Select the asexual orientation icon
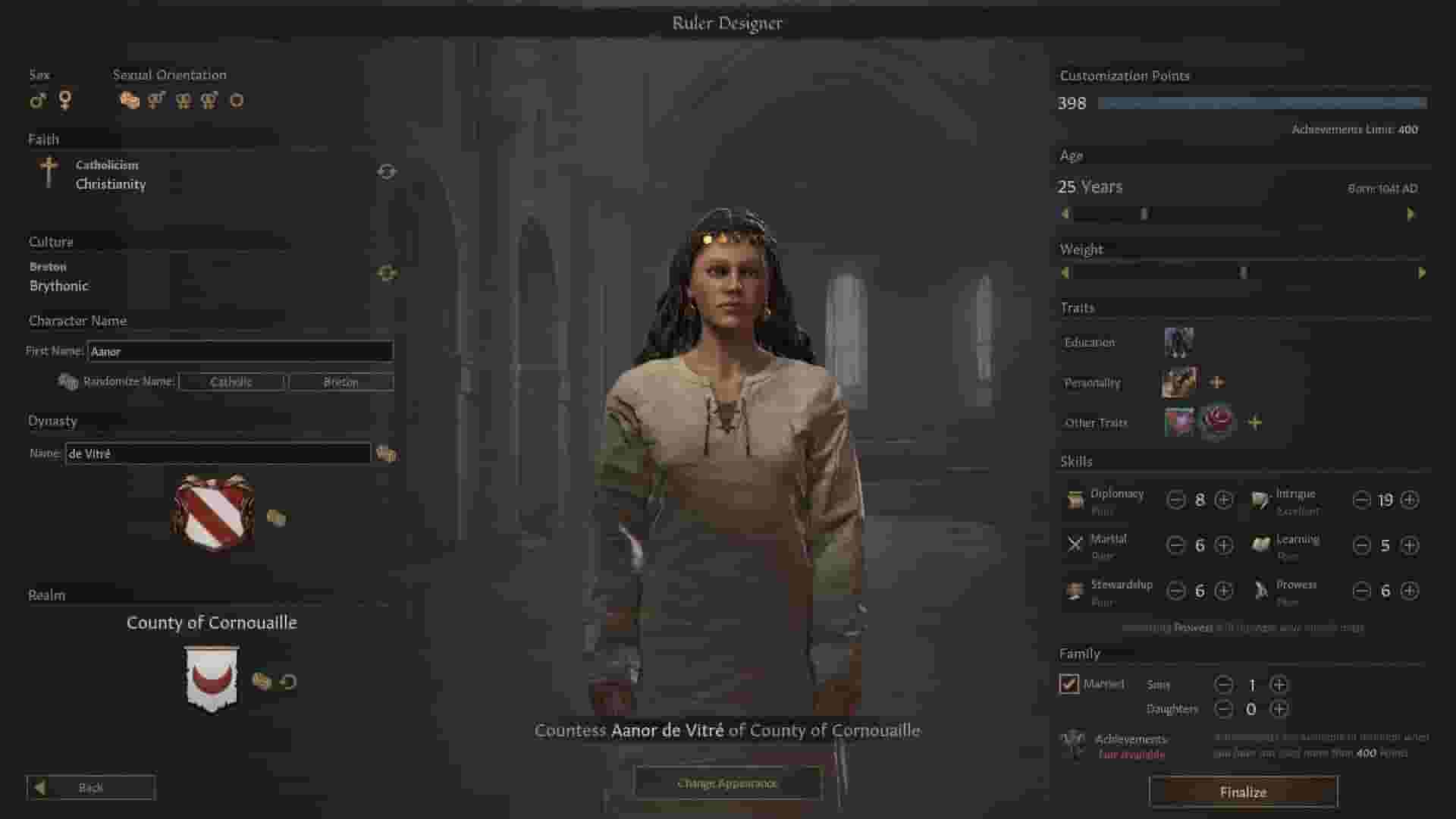1456x819 pixels. coord(237,101)
